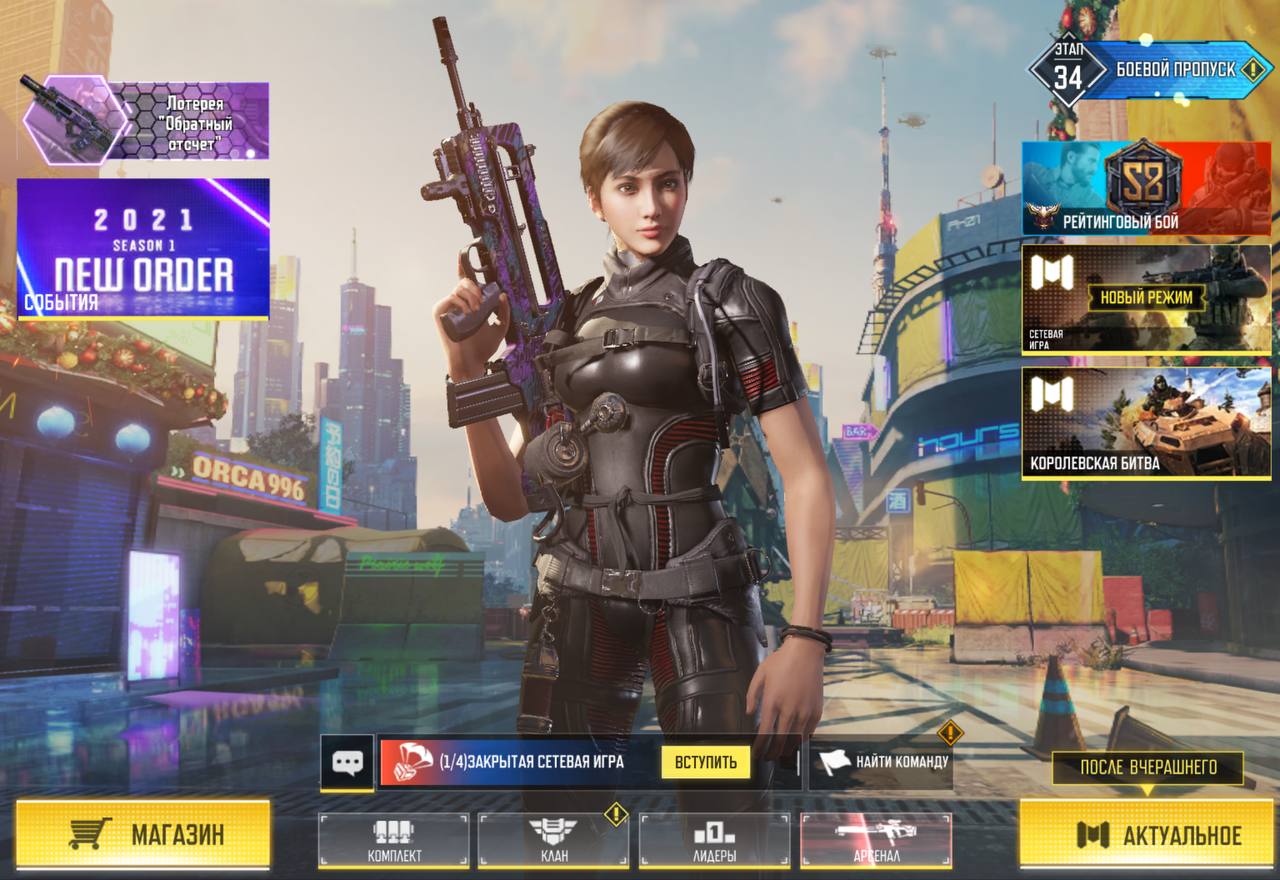Select the Королевская битва mode
Image resolution: width=1280 pixels, height=880 pixels.
pos(1146,423)
